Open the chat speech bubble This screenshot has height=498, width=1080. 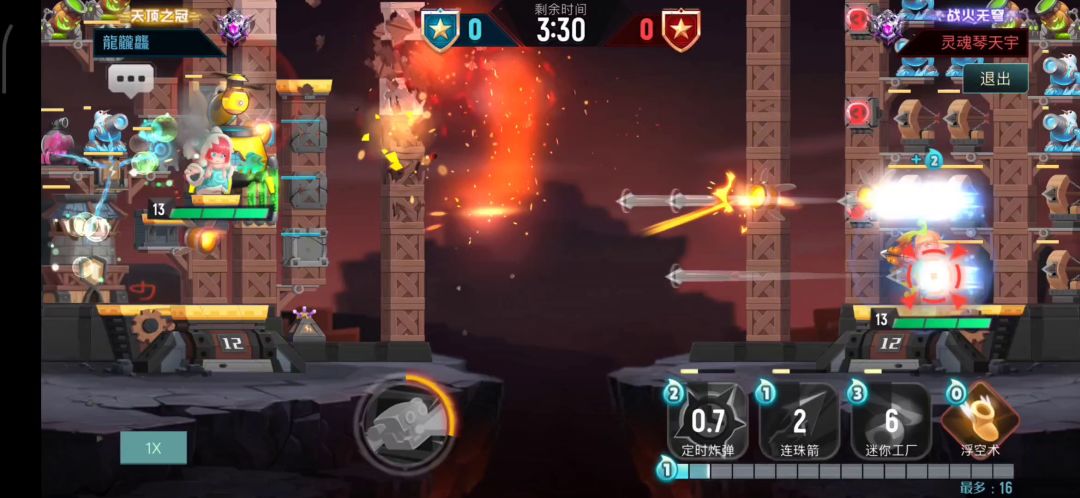tap(131, 78)
